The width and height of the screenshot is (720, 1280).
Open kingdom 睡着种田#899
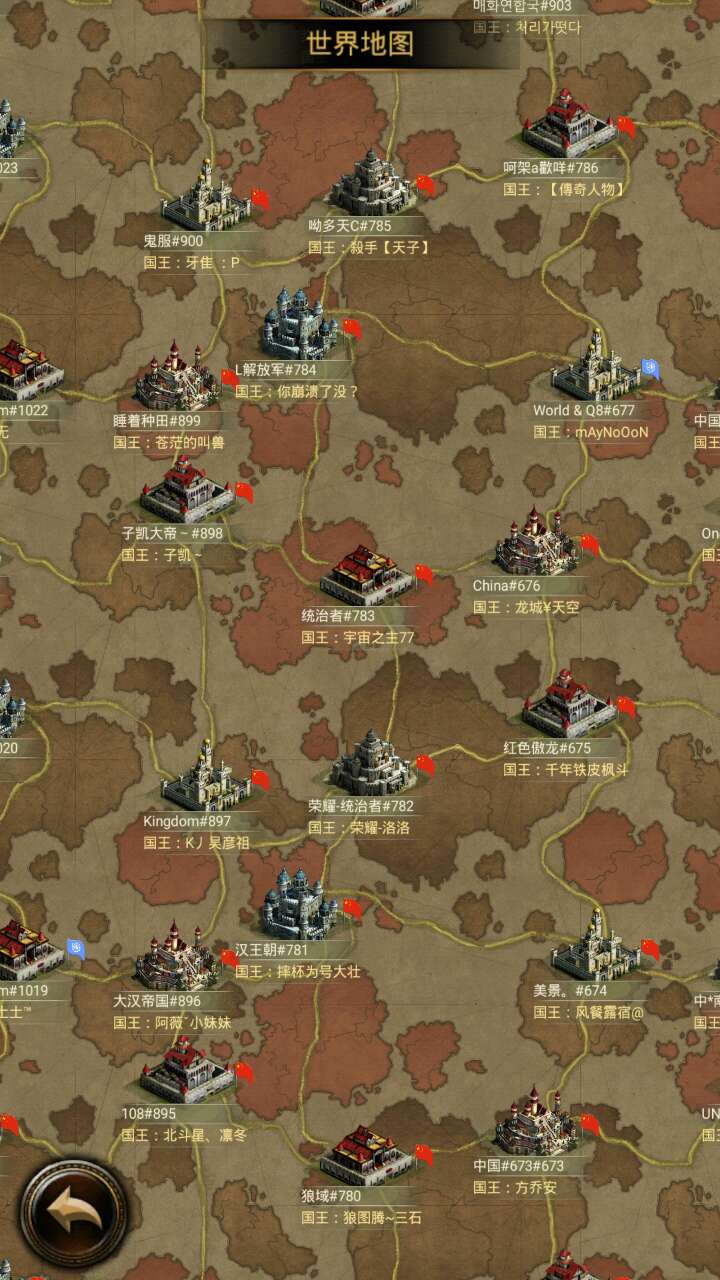tap(177, 377)
